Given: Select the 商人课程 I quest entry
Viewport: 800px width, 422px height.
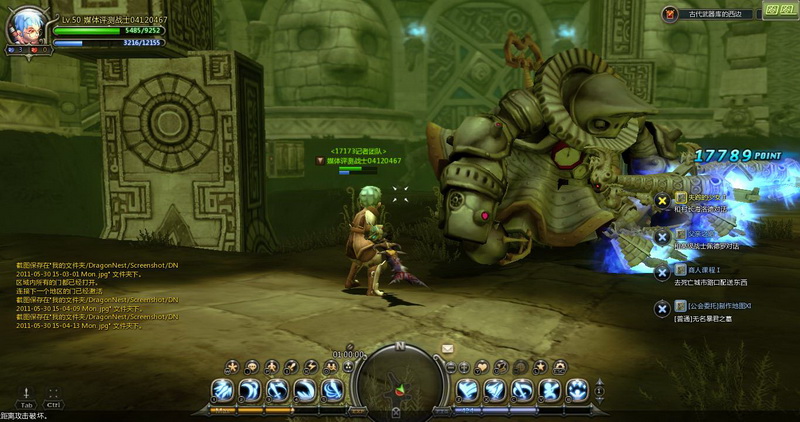Looking at the screenshot, I should (x=703, y=270).
